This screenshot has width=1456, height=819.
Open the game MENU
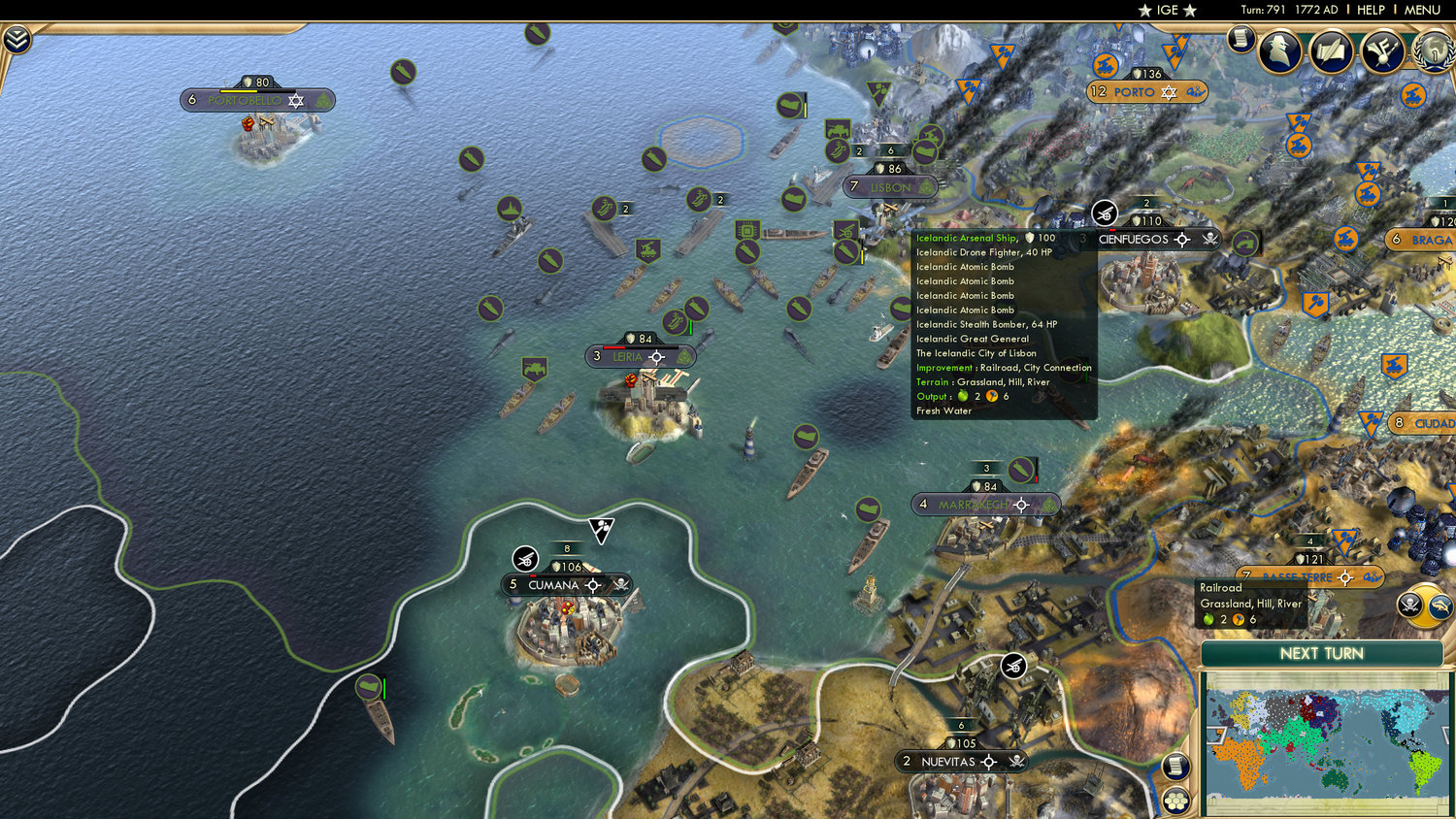(1421, 11)
